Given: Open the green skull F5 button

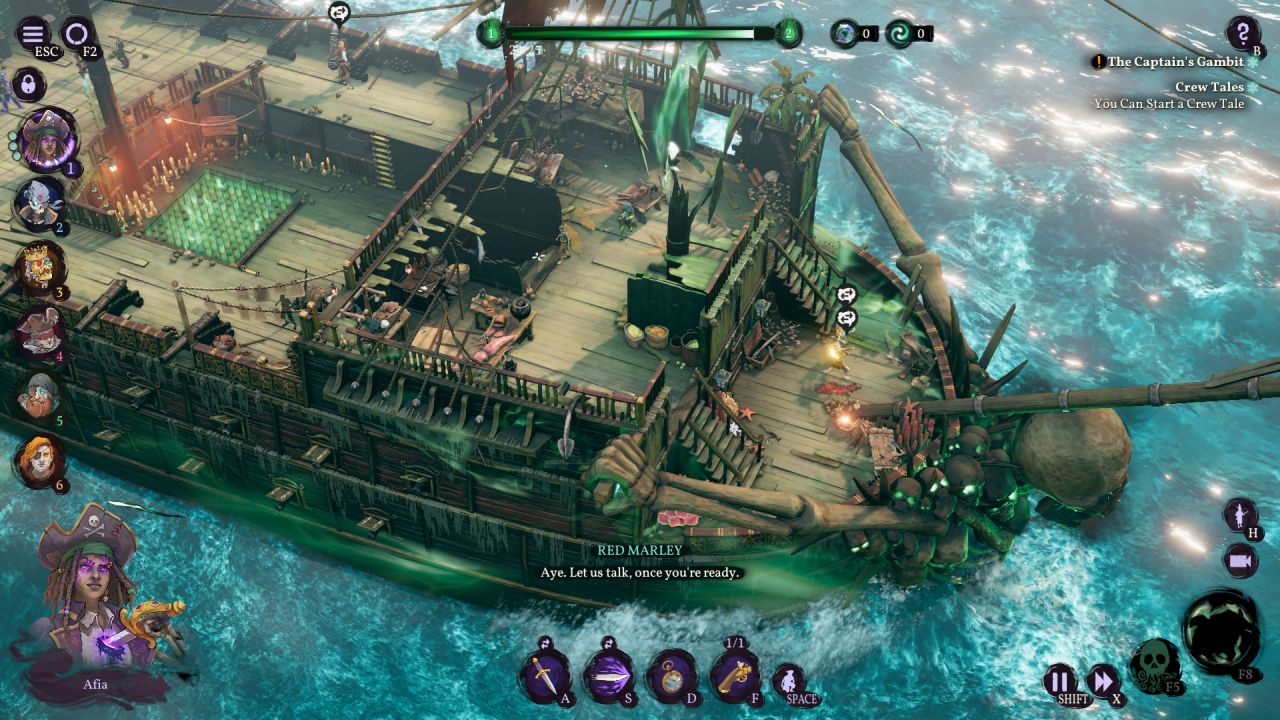Looking at the screenshot, I should click(1155, 663).
